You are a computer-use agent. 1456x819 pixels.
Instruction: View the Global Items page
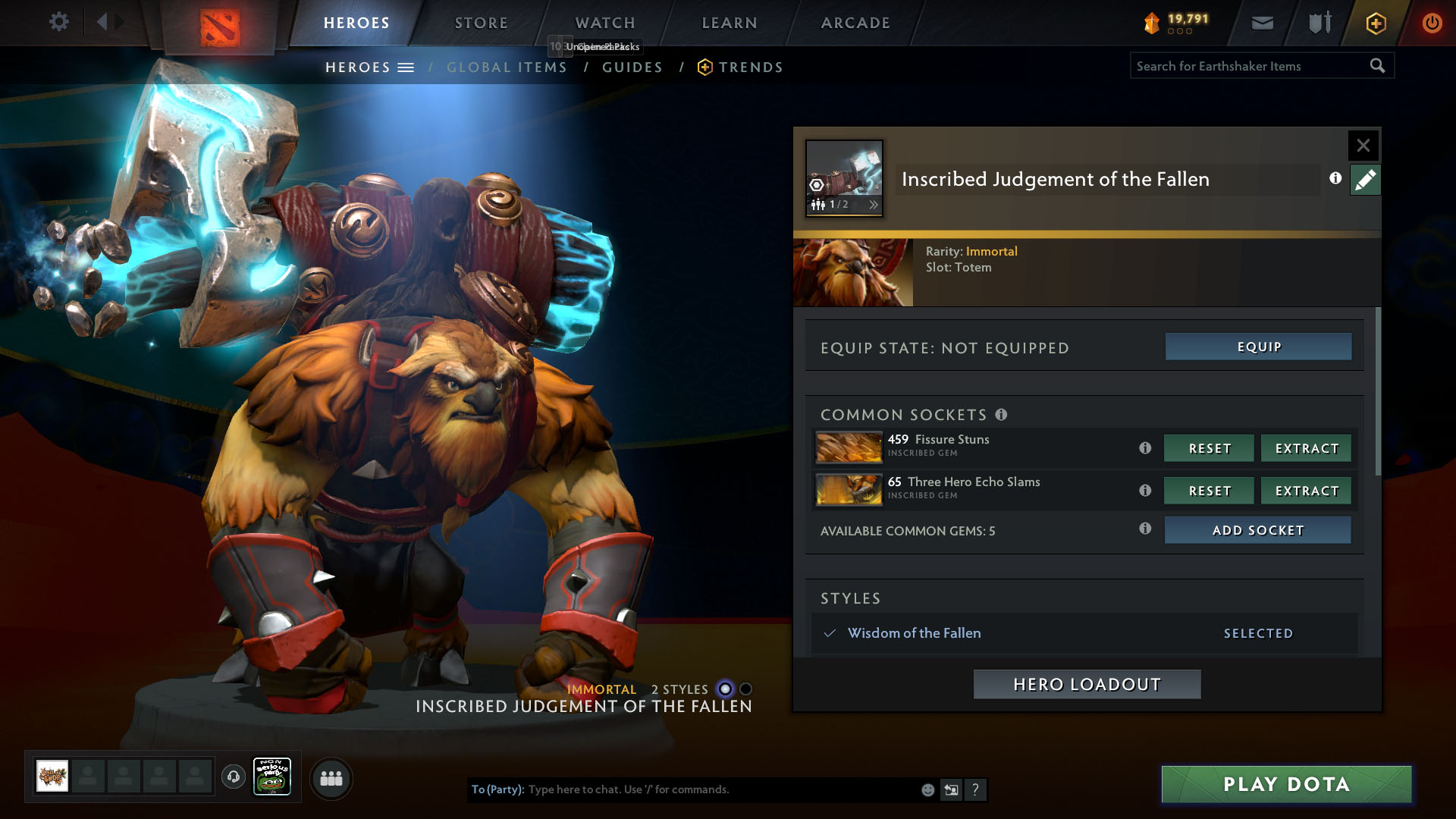(x=507, y=67)
